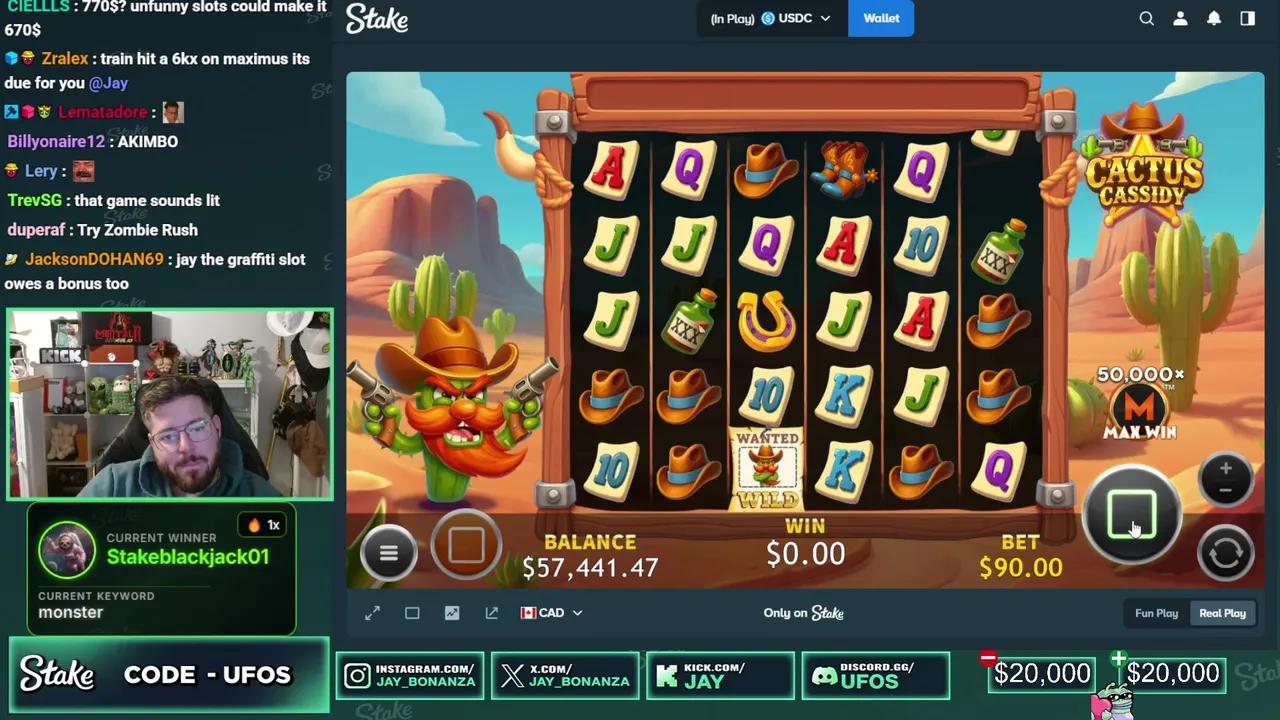Visit the KICK.COM/JAY link

click(720, 676)
